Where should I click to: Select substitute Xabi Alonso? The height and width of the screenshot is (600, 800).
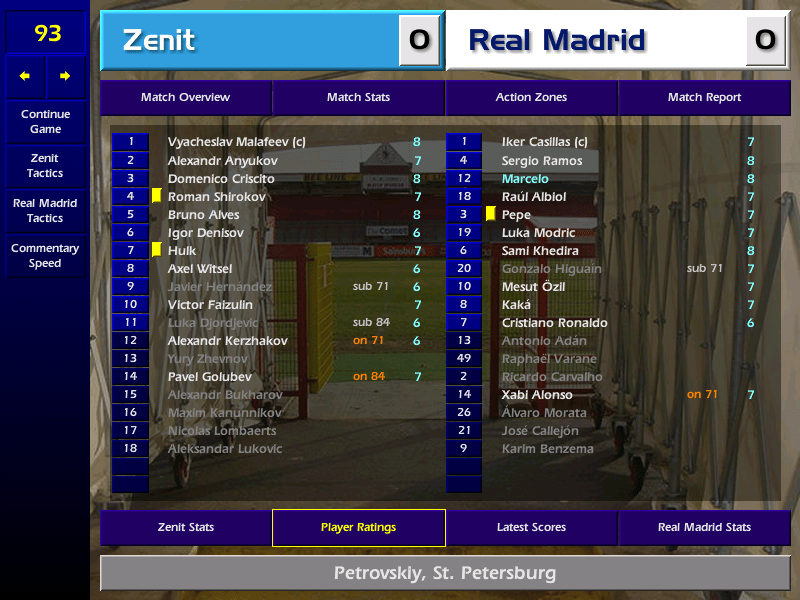537,395
